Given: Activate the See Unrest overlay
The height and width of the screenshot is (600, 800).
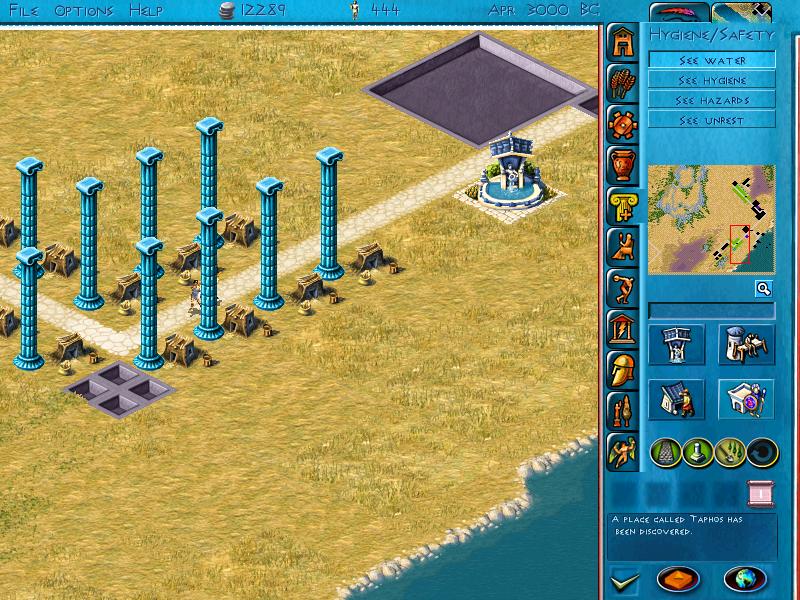Looking at the screenshot, I should point(711,120).
